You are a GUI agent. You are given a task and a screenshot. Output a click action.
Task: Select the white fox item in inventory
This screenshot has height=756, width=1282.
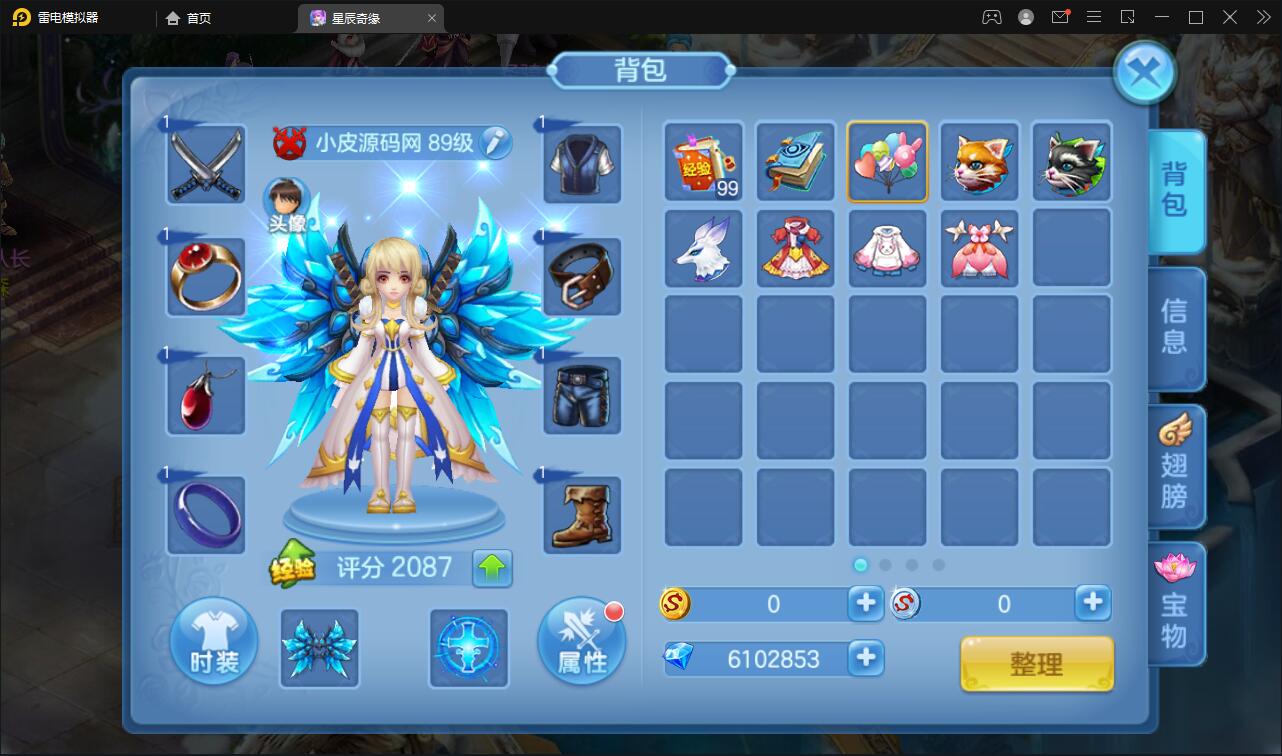pos(703,248)
